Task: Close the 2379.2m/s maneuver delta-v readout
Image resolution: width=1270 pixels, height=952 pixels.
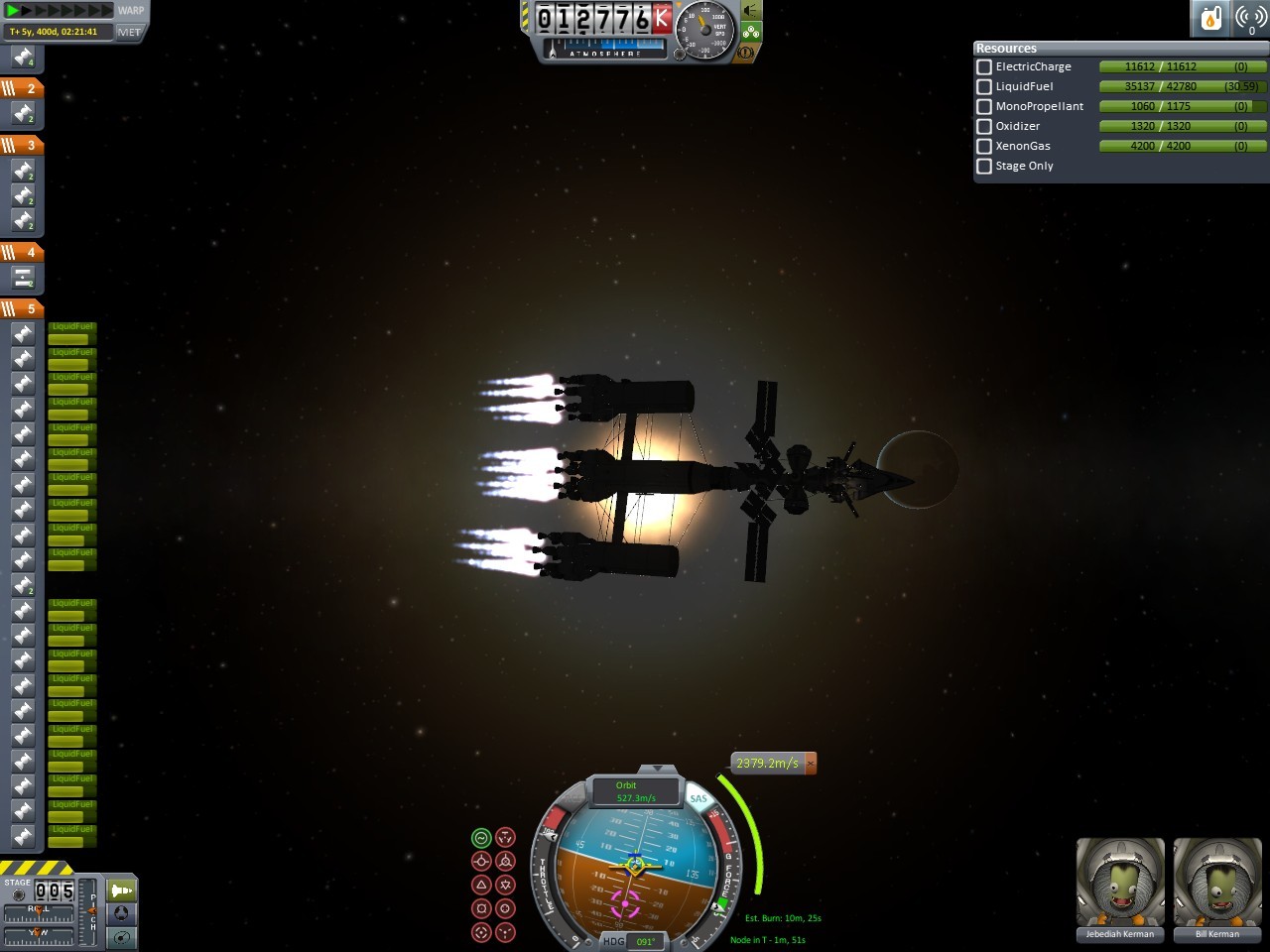Action: click(x=811, y=764)
